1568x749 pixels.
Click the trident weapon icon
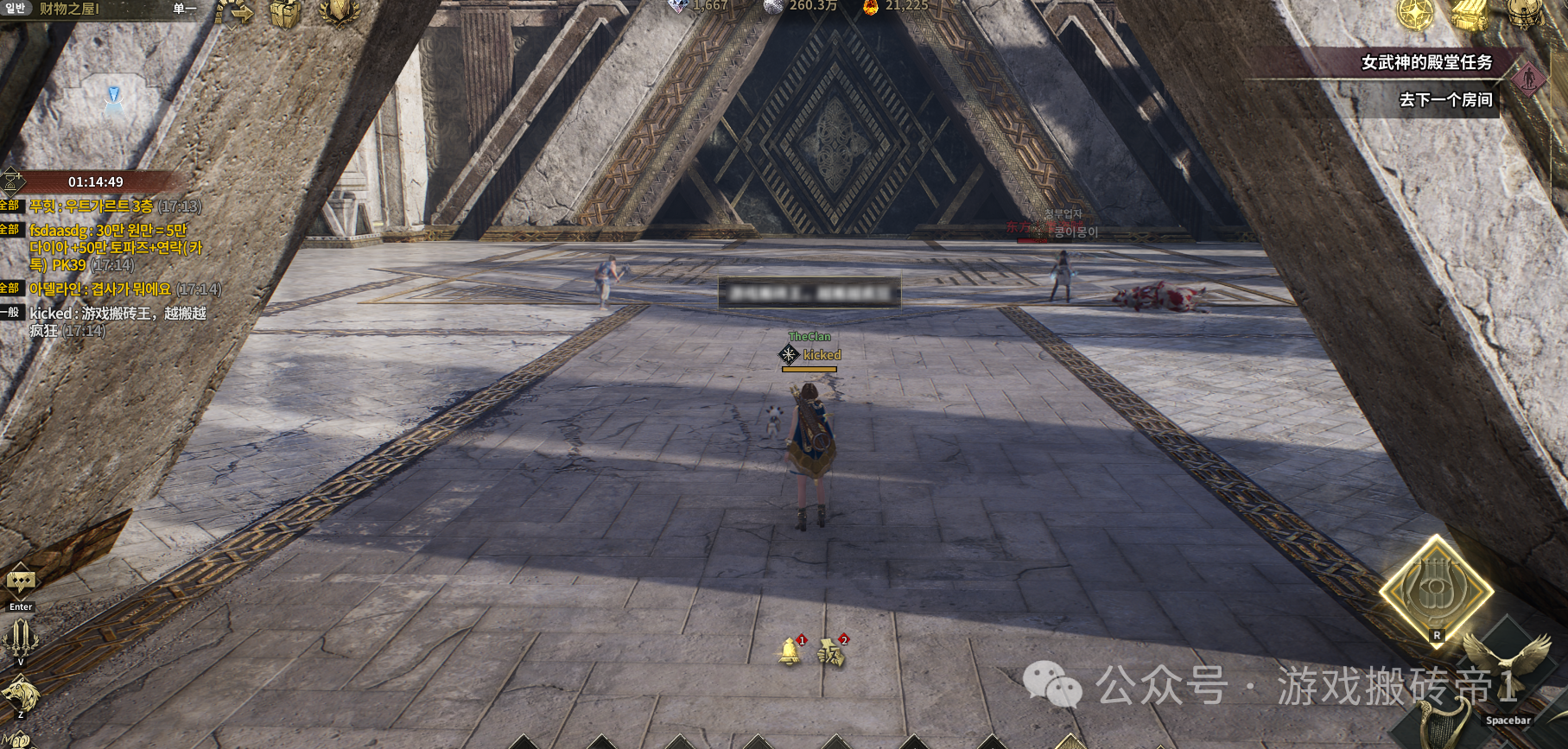(21, 639)
